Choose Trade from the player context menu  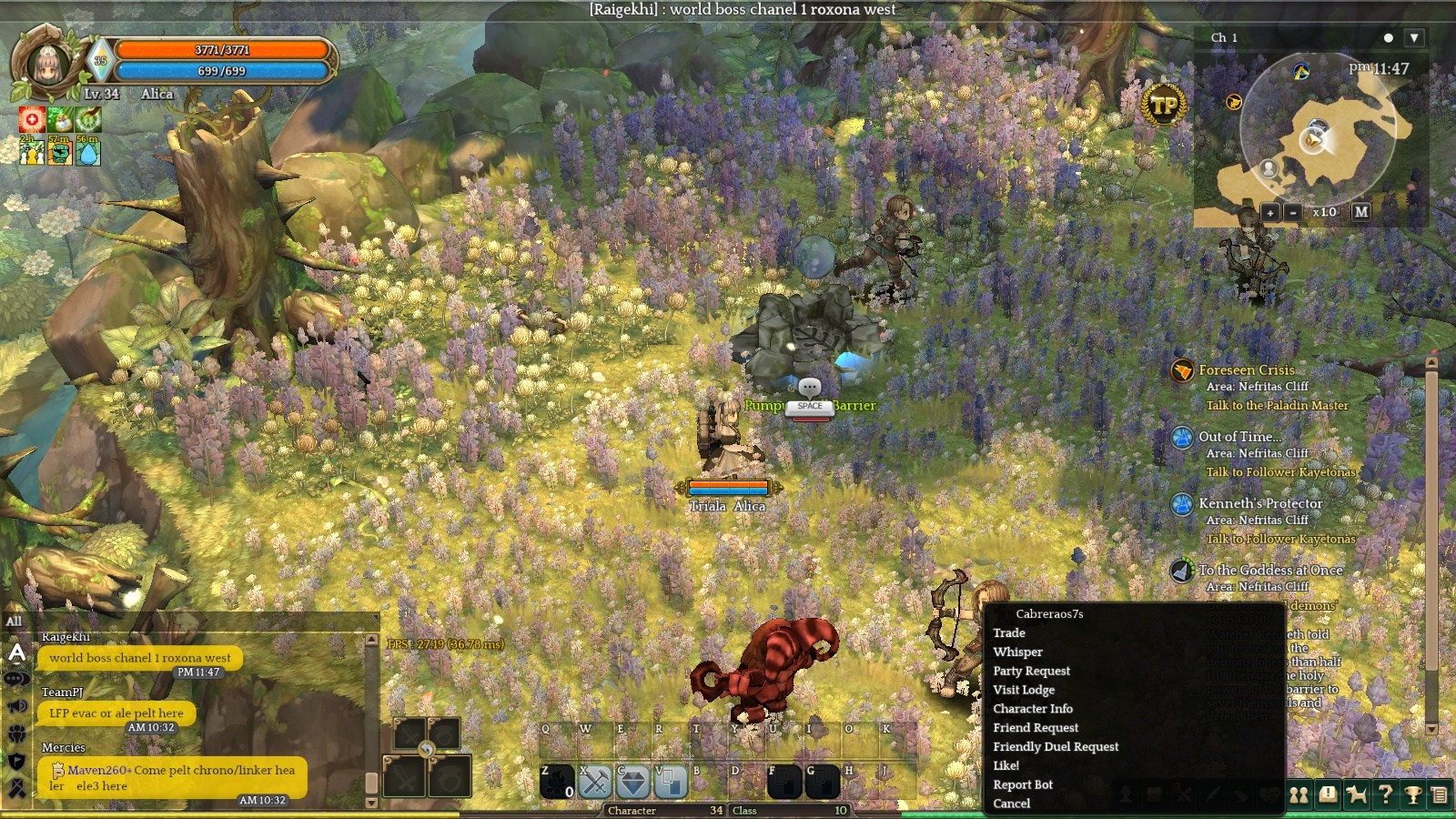point(1009,633)
